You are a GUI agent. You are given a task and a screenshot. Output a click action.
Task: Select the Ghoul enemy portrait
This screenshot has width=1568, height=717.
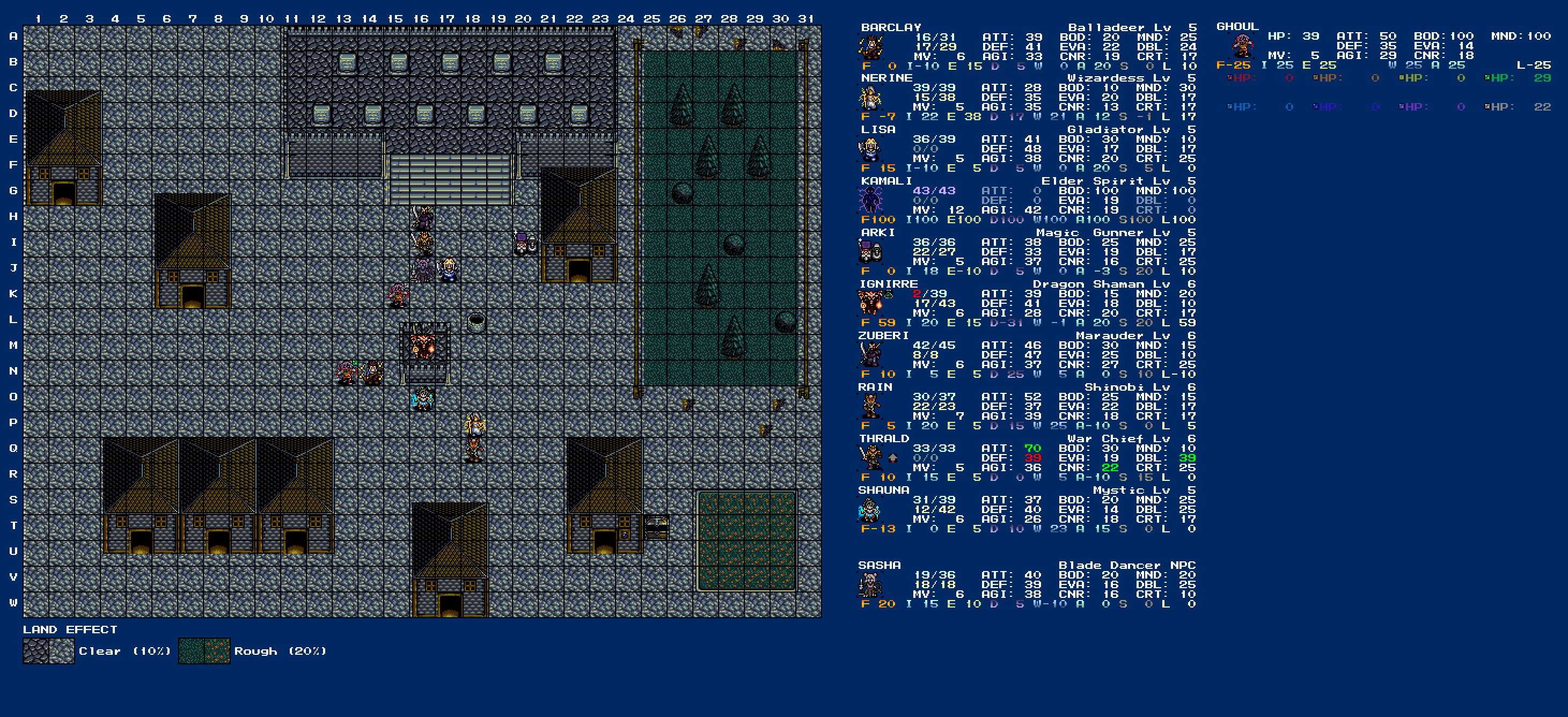click(1242, 46)
